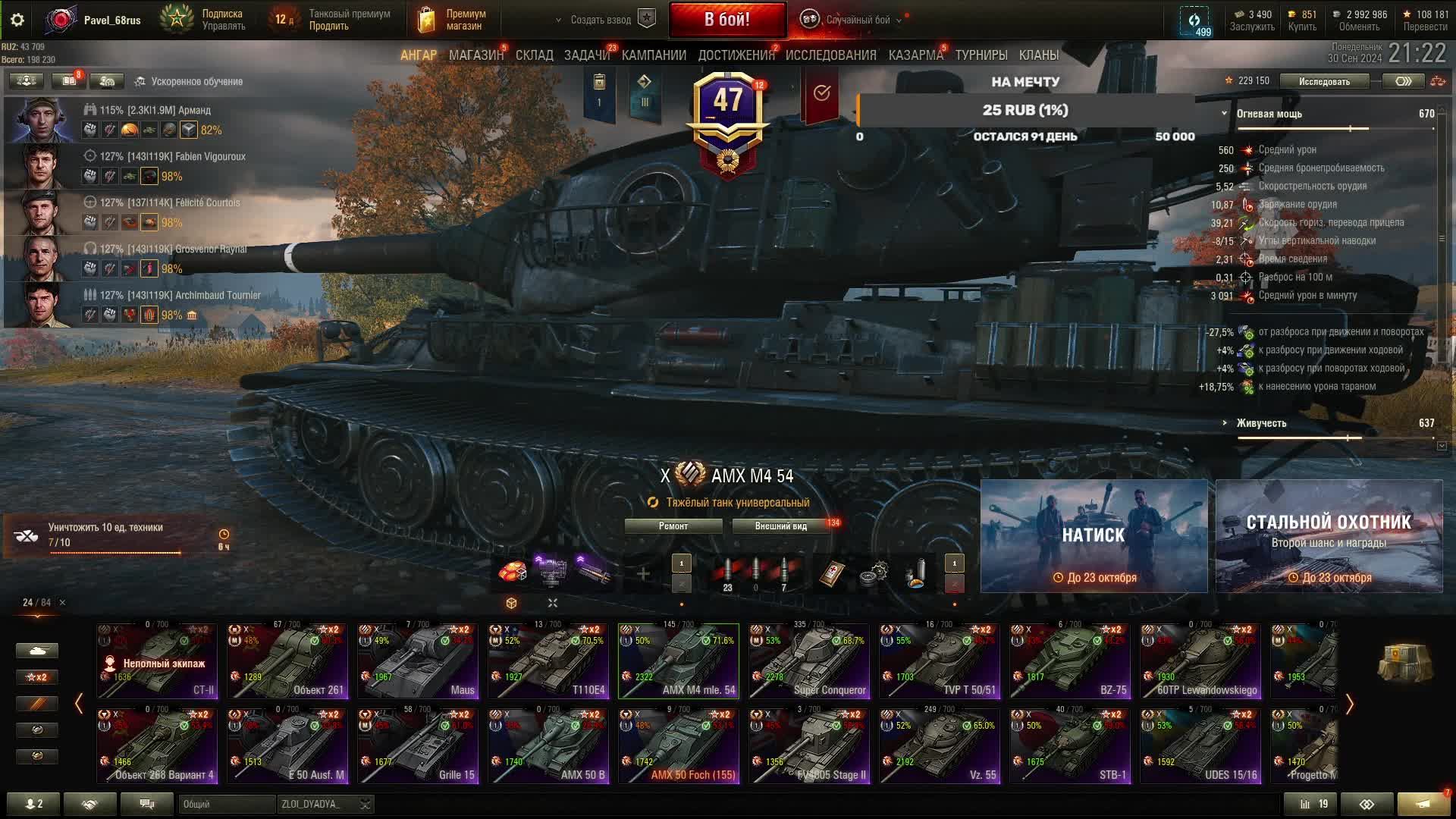Open the Внешний вид customization
The height and width of the screenshot is (819, 1456).
780,526
